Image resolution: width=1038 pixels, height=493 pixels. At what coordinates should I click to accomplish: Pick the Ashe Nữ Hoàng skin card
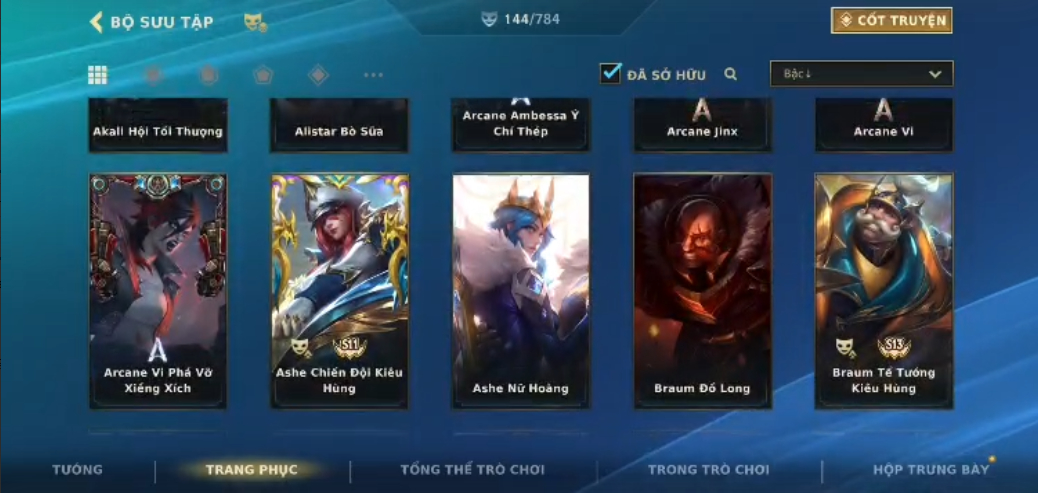point(520,290)
